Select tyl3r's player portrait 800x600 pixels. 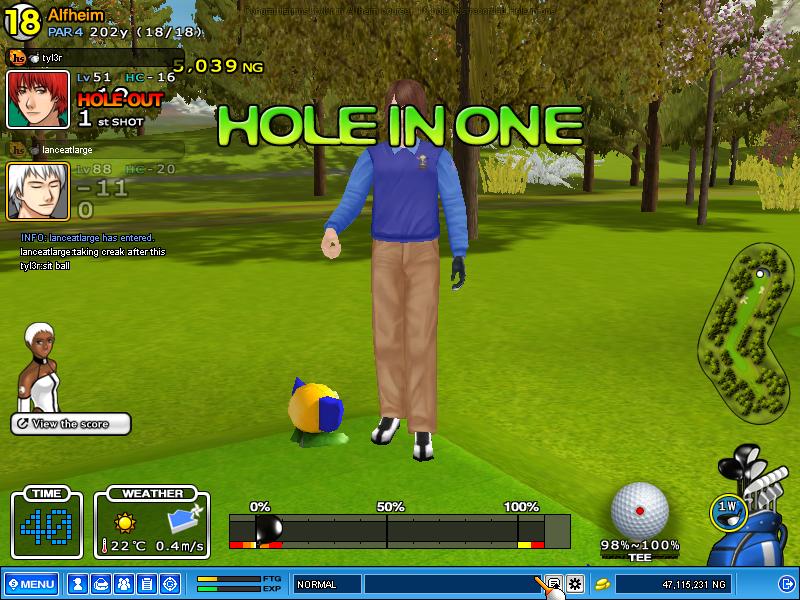pyautogui.click(x=37, y=99)
